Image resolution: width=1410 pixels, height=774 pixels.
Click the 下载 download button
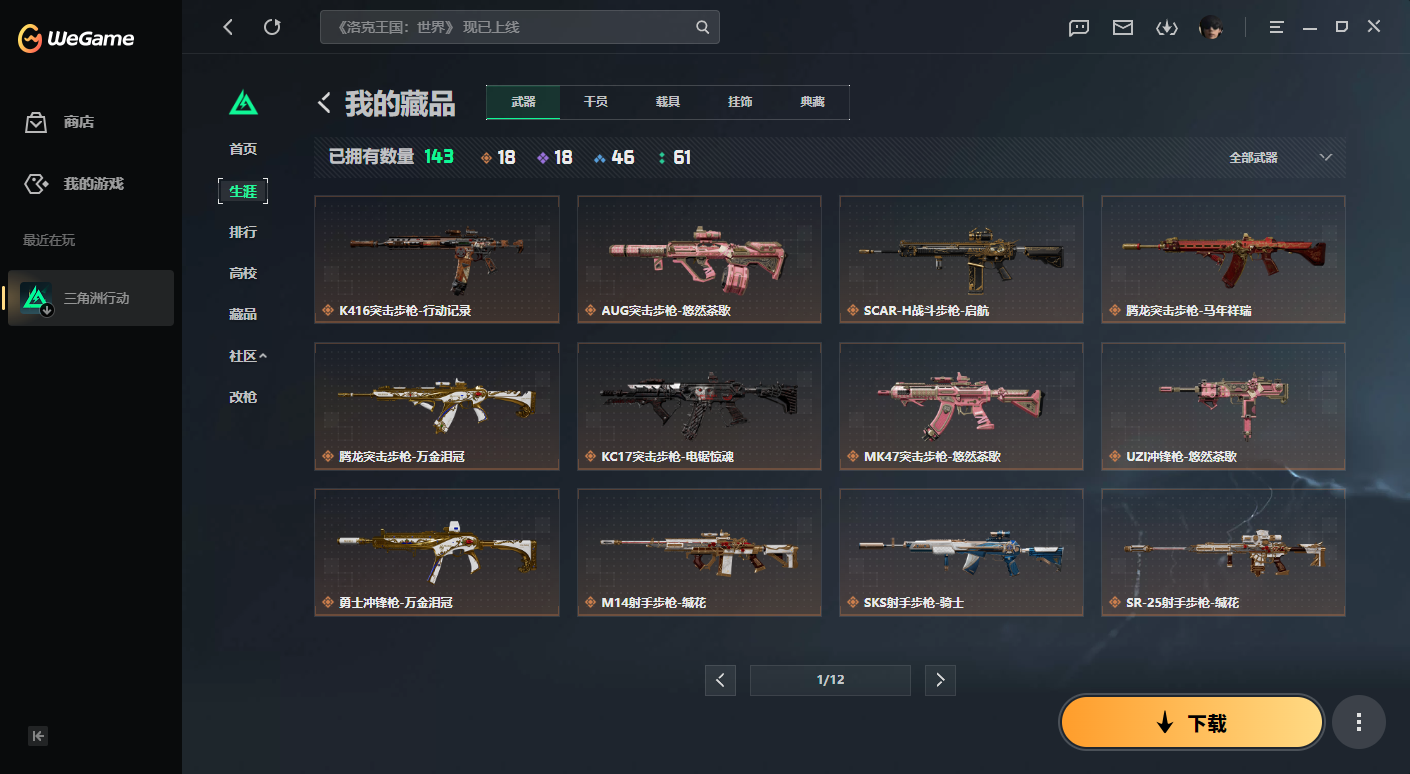(1191, 721)
